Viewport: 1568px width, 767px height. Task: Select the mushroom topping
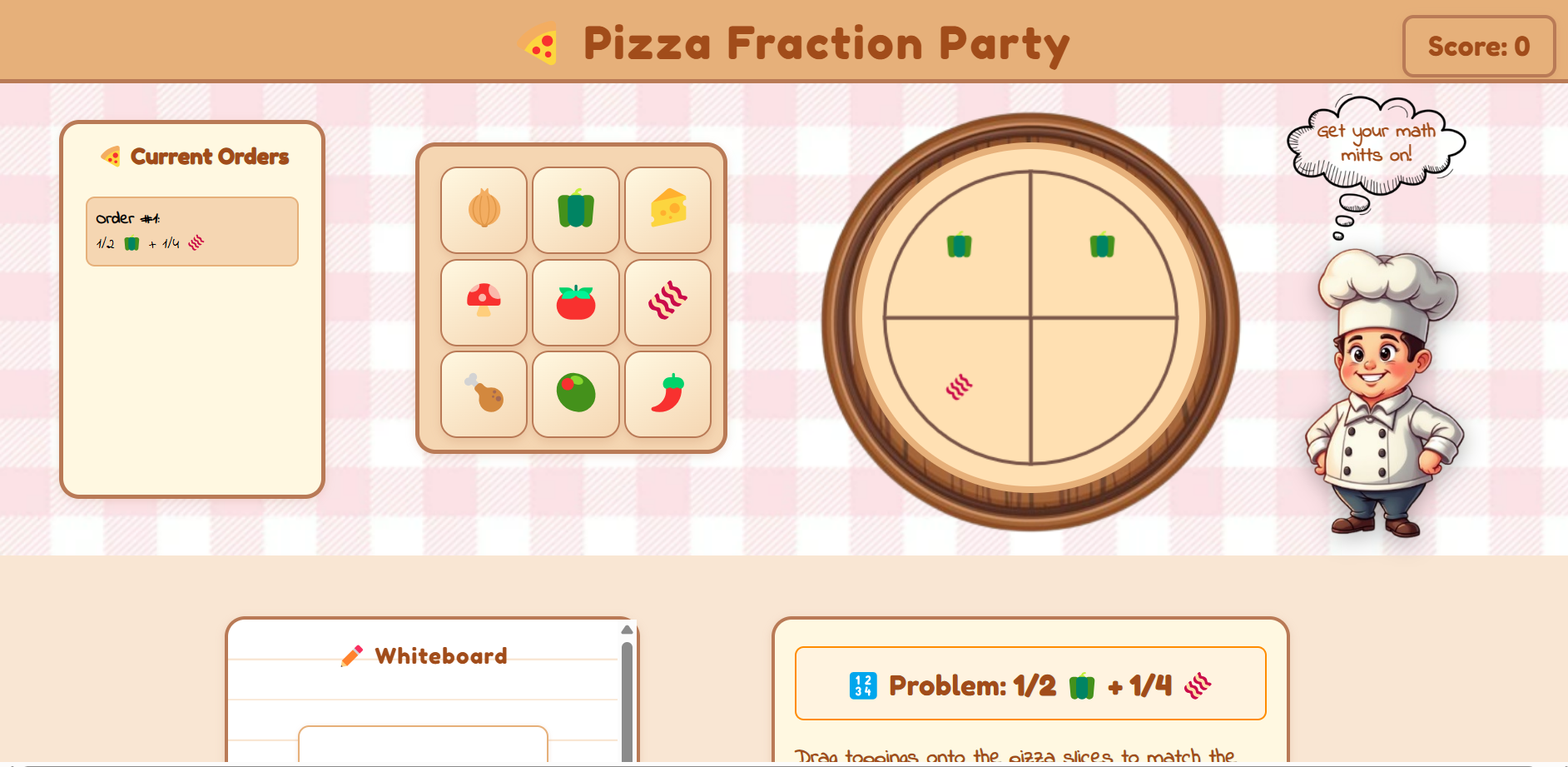point(484,301)
